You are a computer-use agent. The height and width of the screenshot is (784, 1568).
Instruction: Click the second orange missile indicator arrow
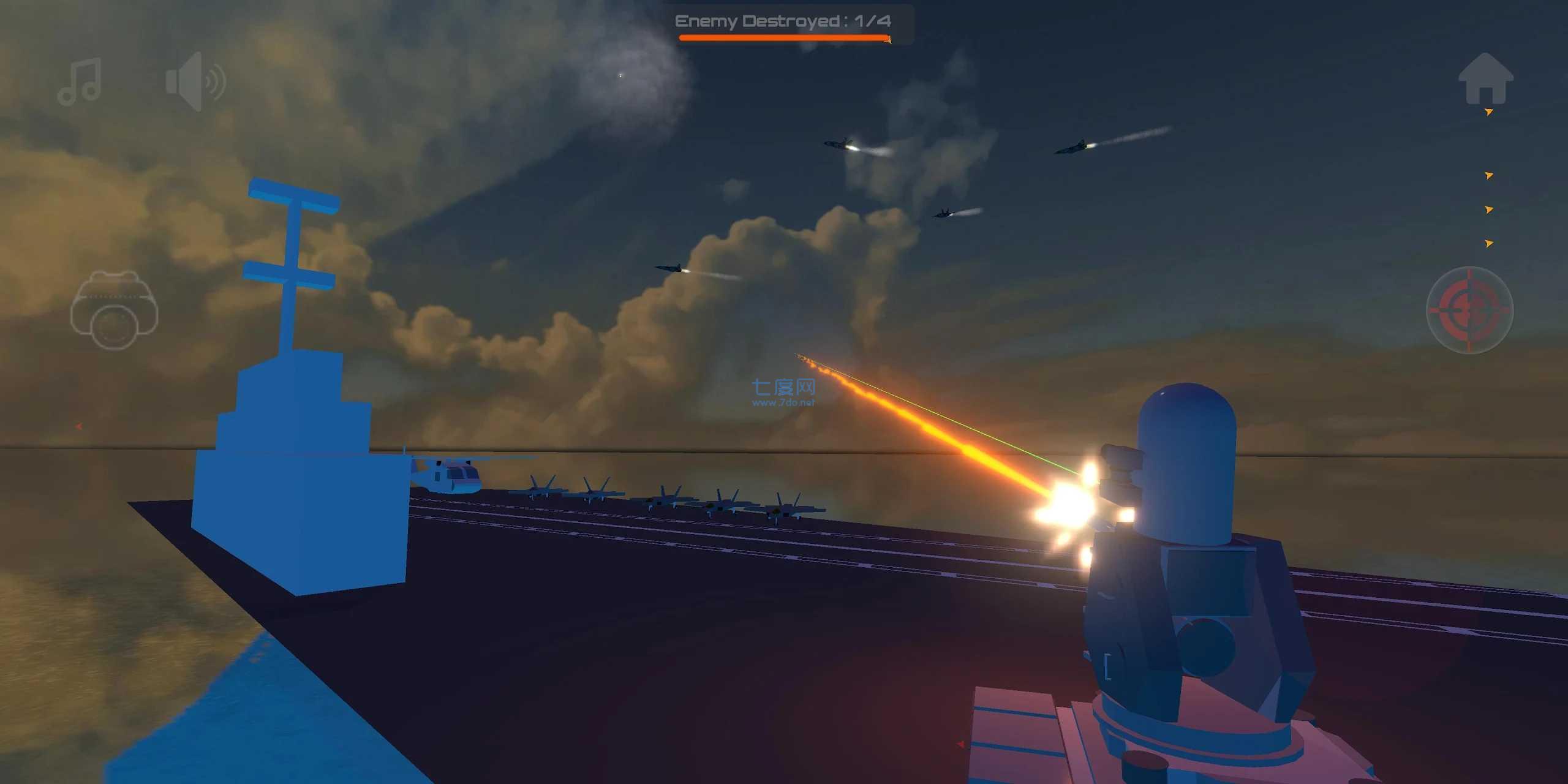click(1489, 176)
